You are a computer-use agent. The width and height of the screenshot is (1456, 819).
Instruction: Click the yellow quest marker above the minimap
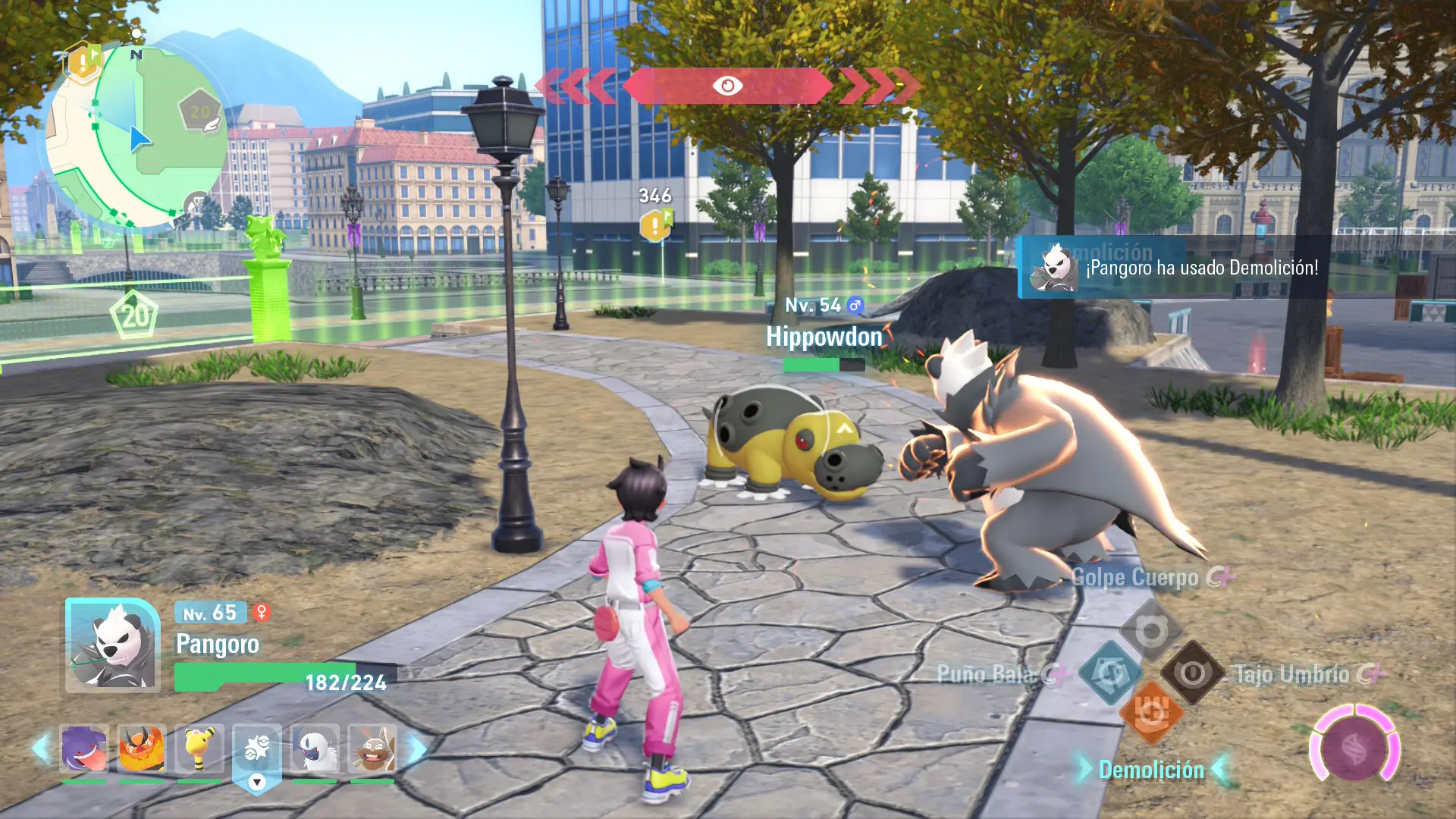pos(83,63)
